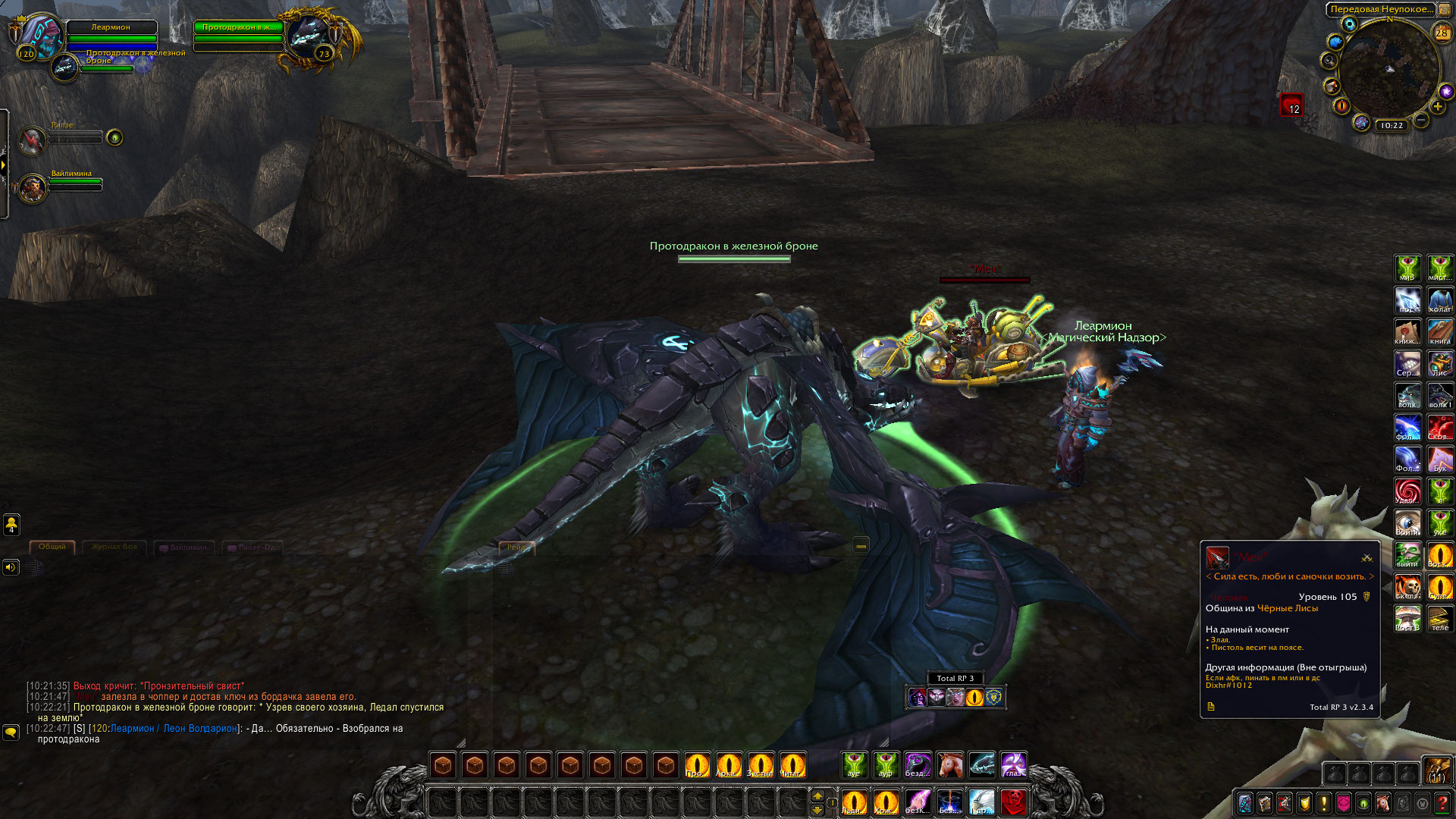The width and height of the screenshot is (1456, 819).
Task: Select the Вайлимина party member frame
Action: tap(33, 188)
